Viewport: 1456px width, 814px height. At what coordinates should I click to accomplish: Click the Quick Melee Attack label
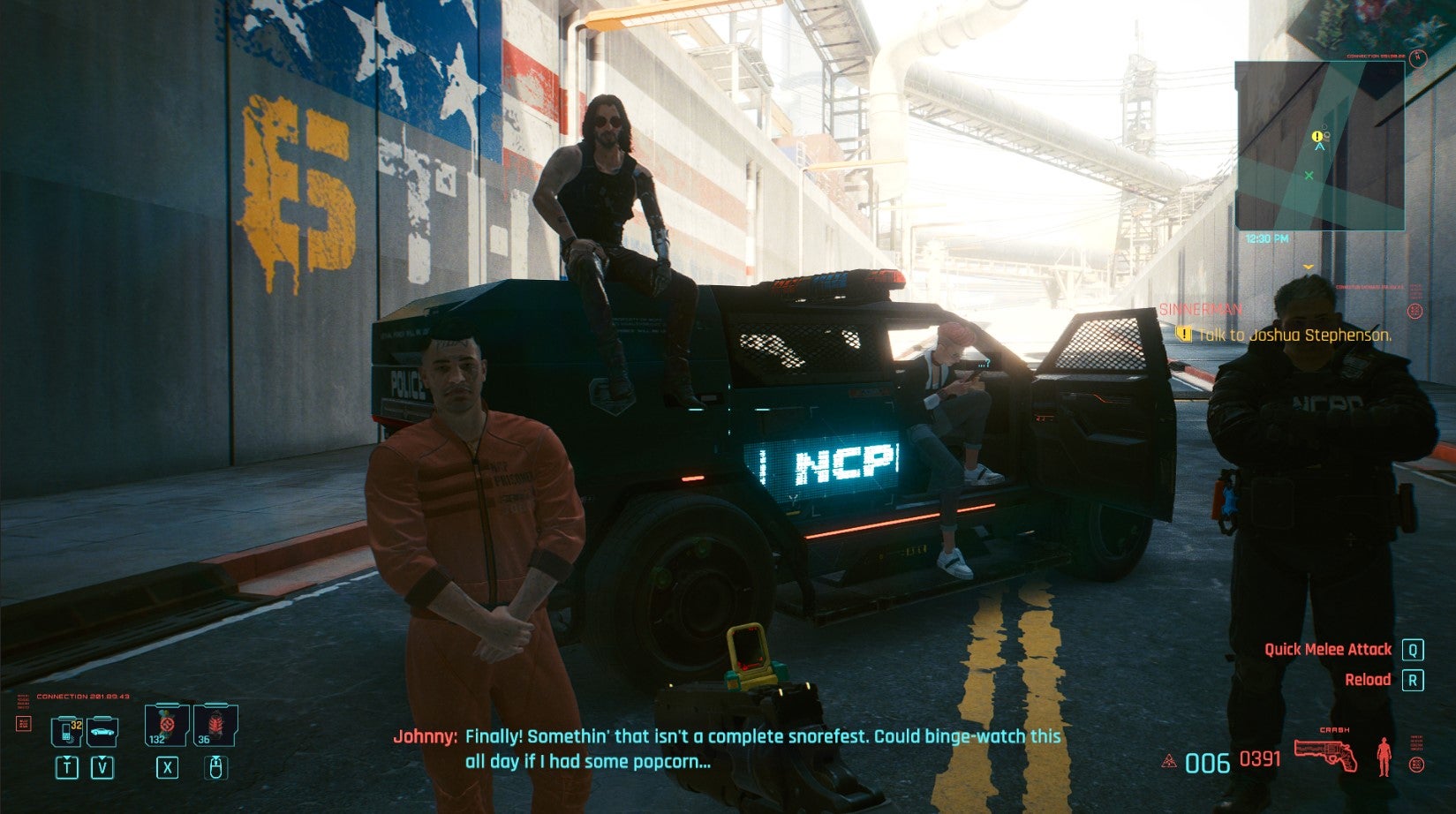(x=1329, y=648)
